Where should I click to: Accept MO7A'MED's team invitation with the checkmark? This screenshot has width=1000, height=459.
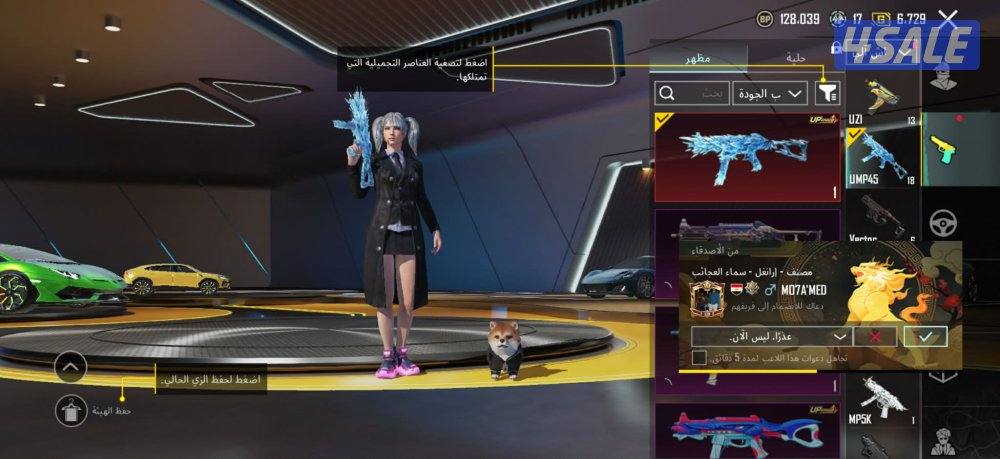coord(924,336)
